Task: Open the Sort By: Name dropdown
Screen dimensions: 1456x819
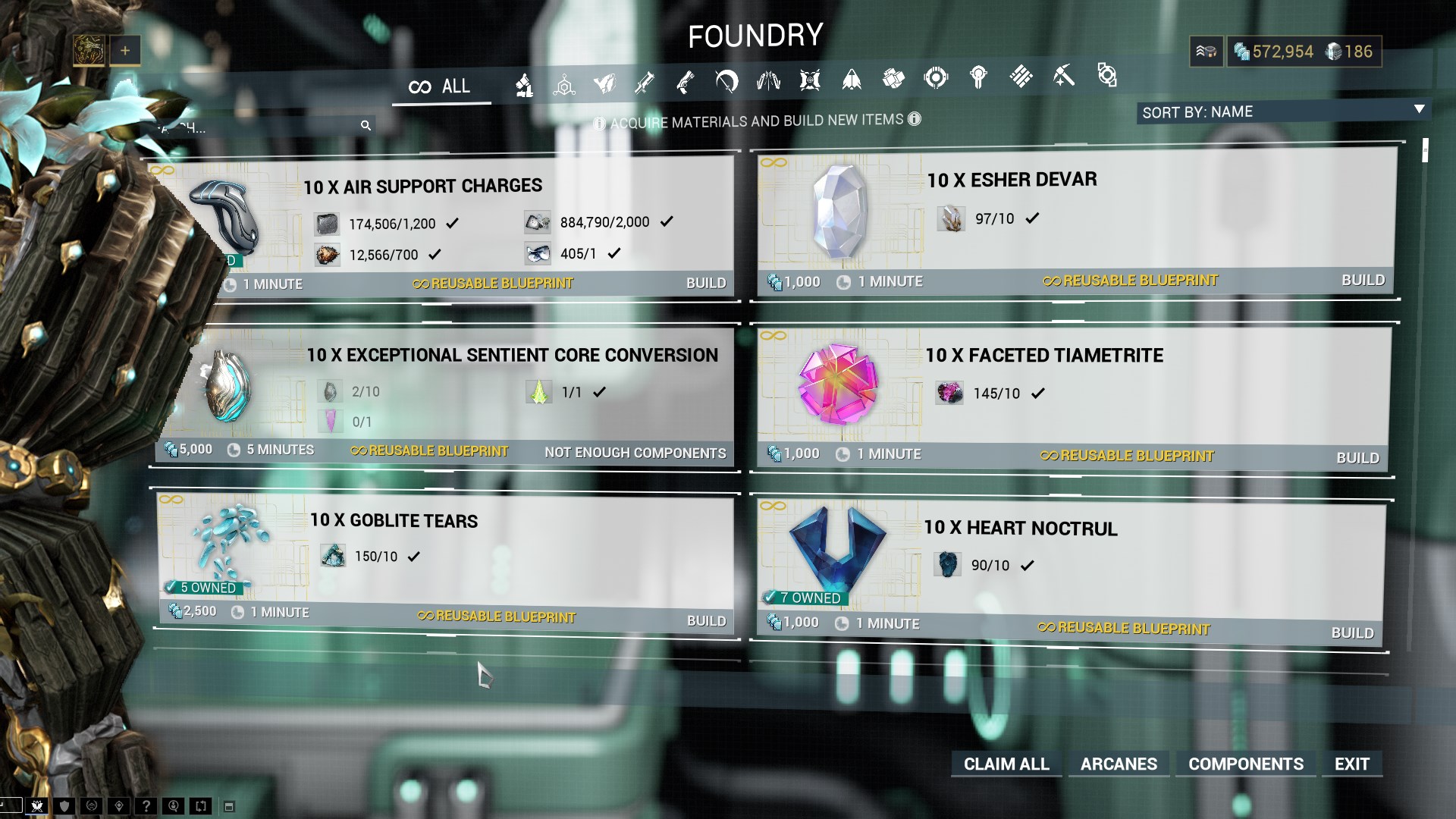Action: coord(1282,112)
